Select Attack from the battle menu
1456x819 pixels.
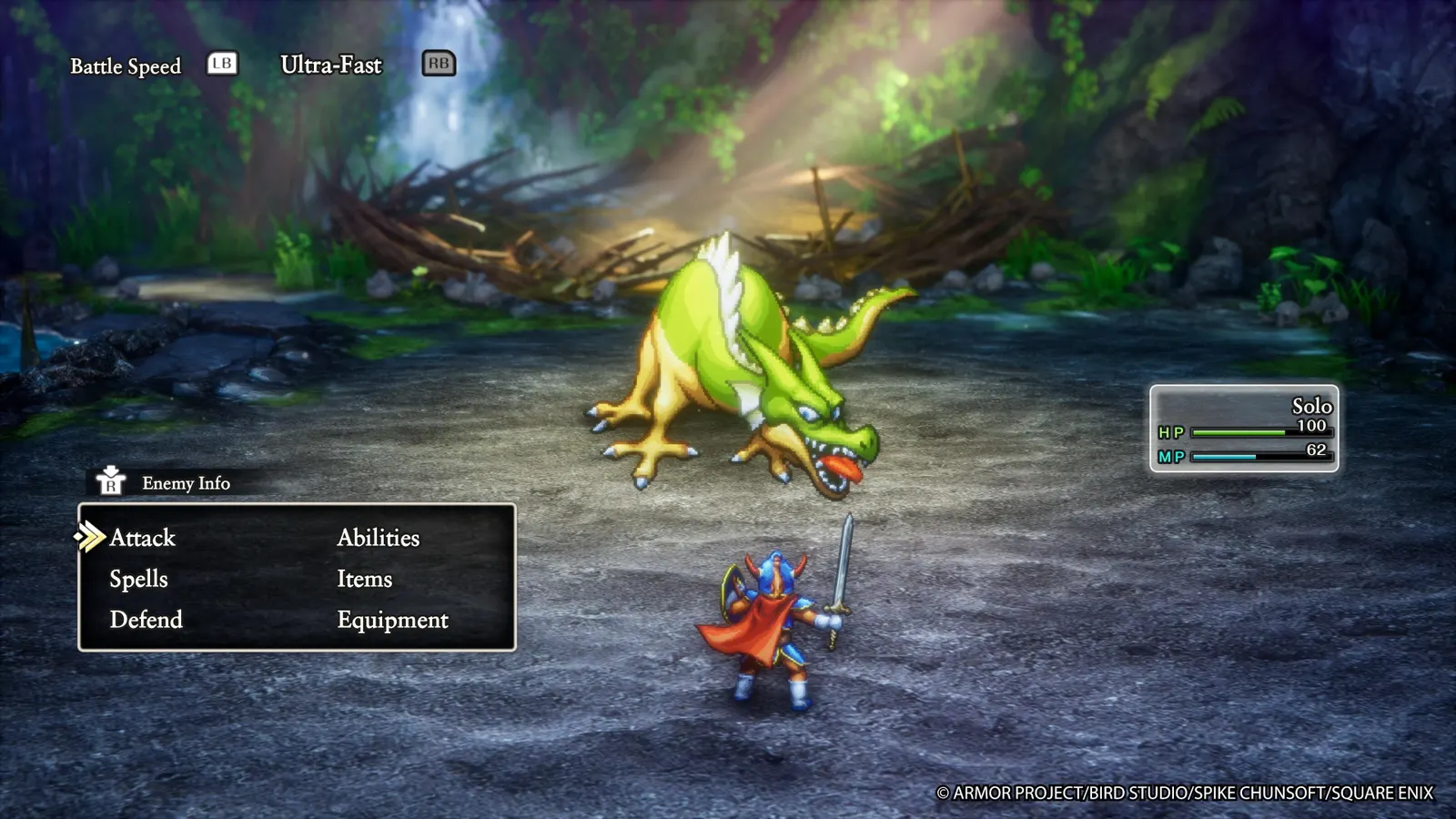[x=142, y=538]
